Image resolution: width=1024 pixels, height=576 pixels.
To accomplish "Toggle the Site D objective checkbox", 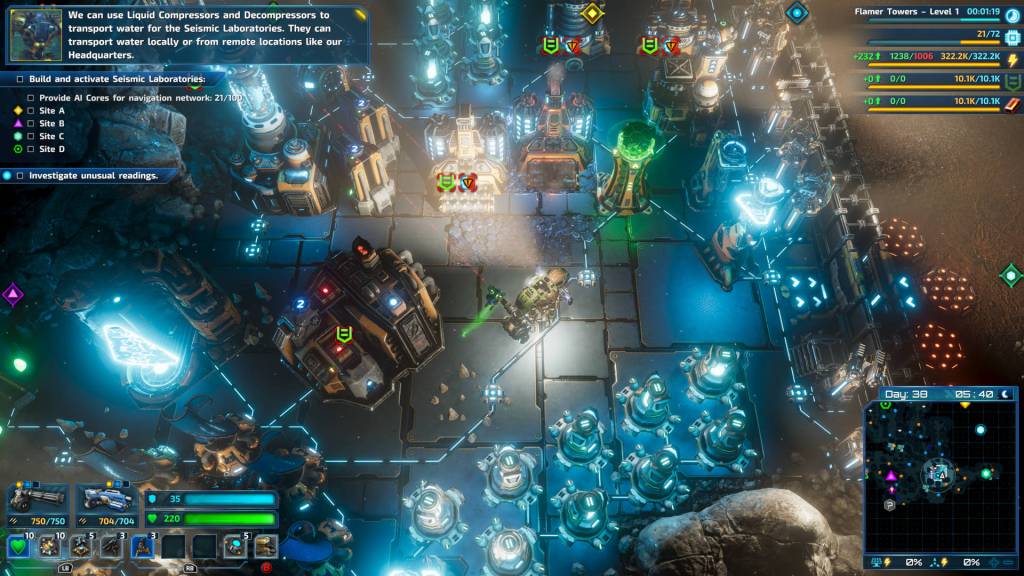I will [30, 150].
